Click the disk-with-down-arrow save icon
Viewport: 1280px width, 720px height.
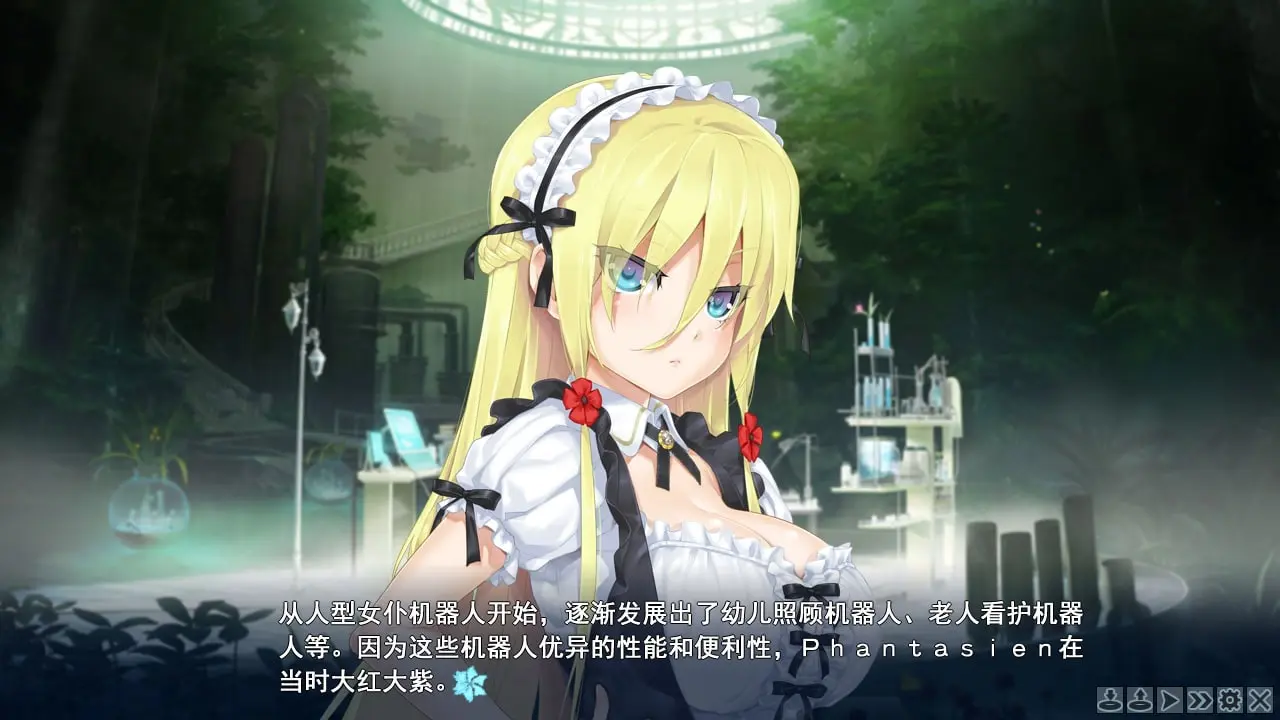coord(1110,700)
